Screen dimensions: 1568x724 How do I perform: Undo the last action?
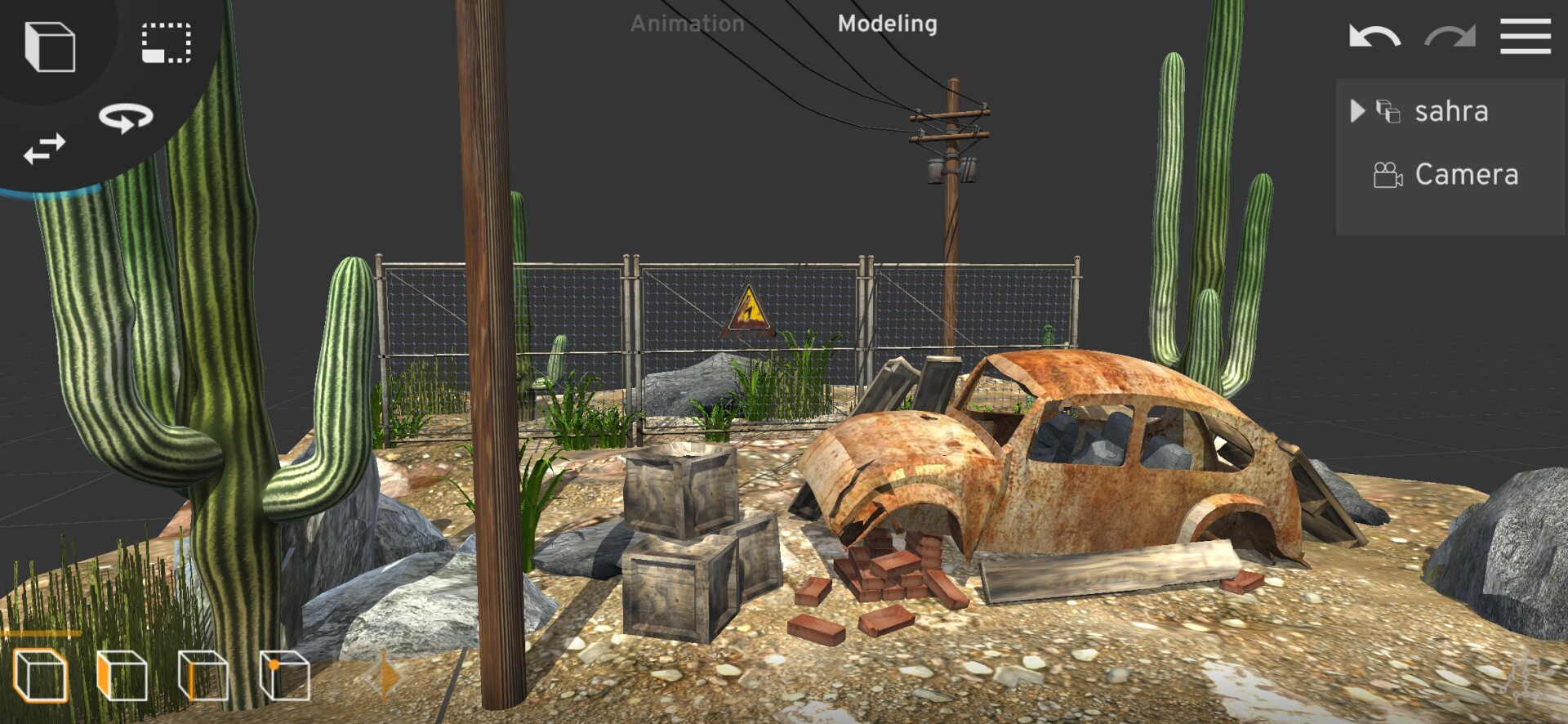pyautogui.click(x=1374, y=38)
